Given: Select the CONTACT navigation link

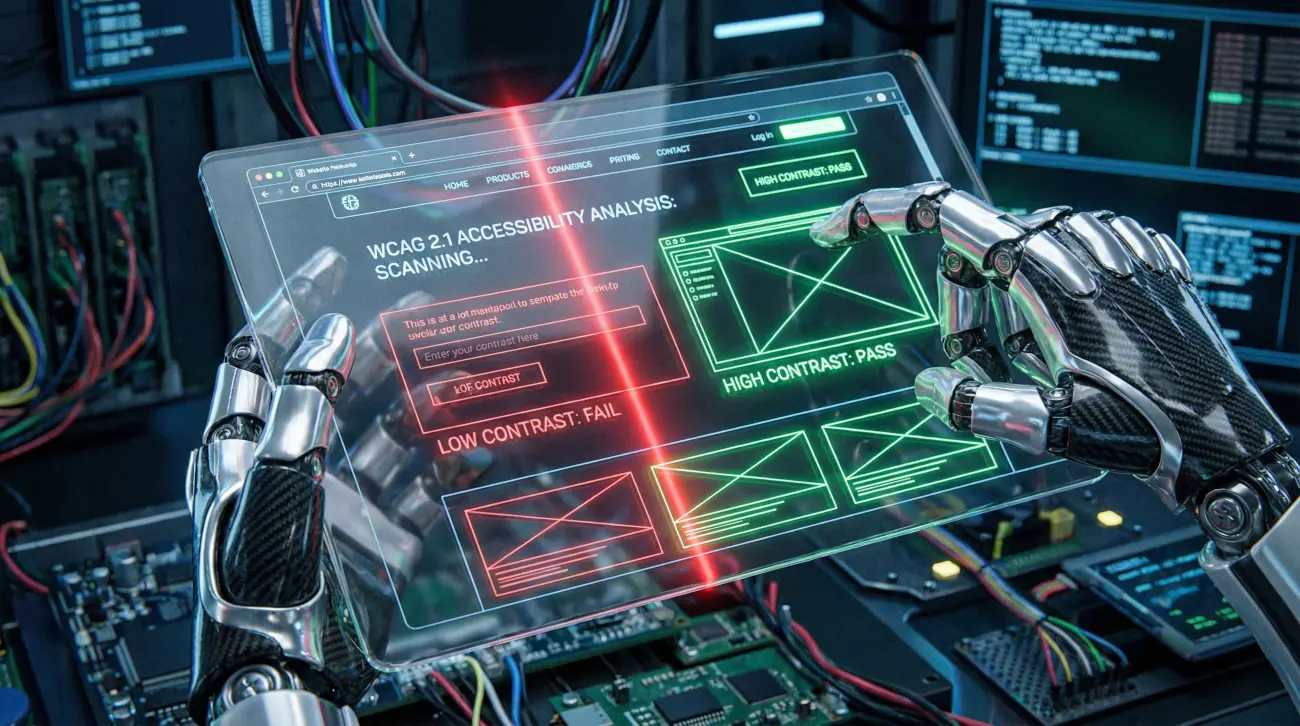Looking at the screenshot, I should (673, 151).
